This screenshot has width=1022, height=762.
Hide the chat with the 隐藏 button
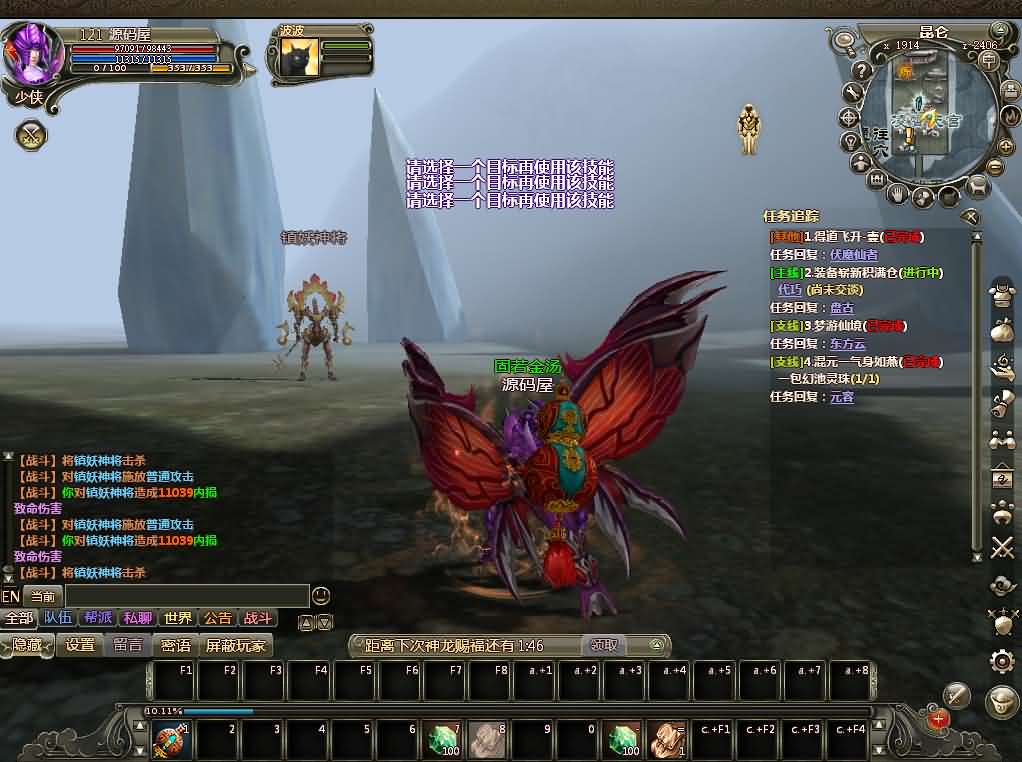27,645
